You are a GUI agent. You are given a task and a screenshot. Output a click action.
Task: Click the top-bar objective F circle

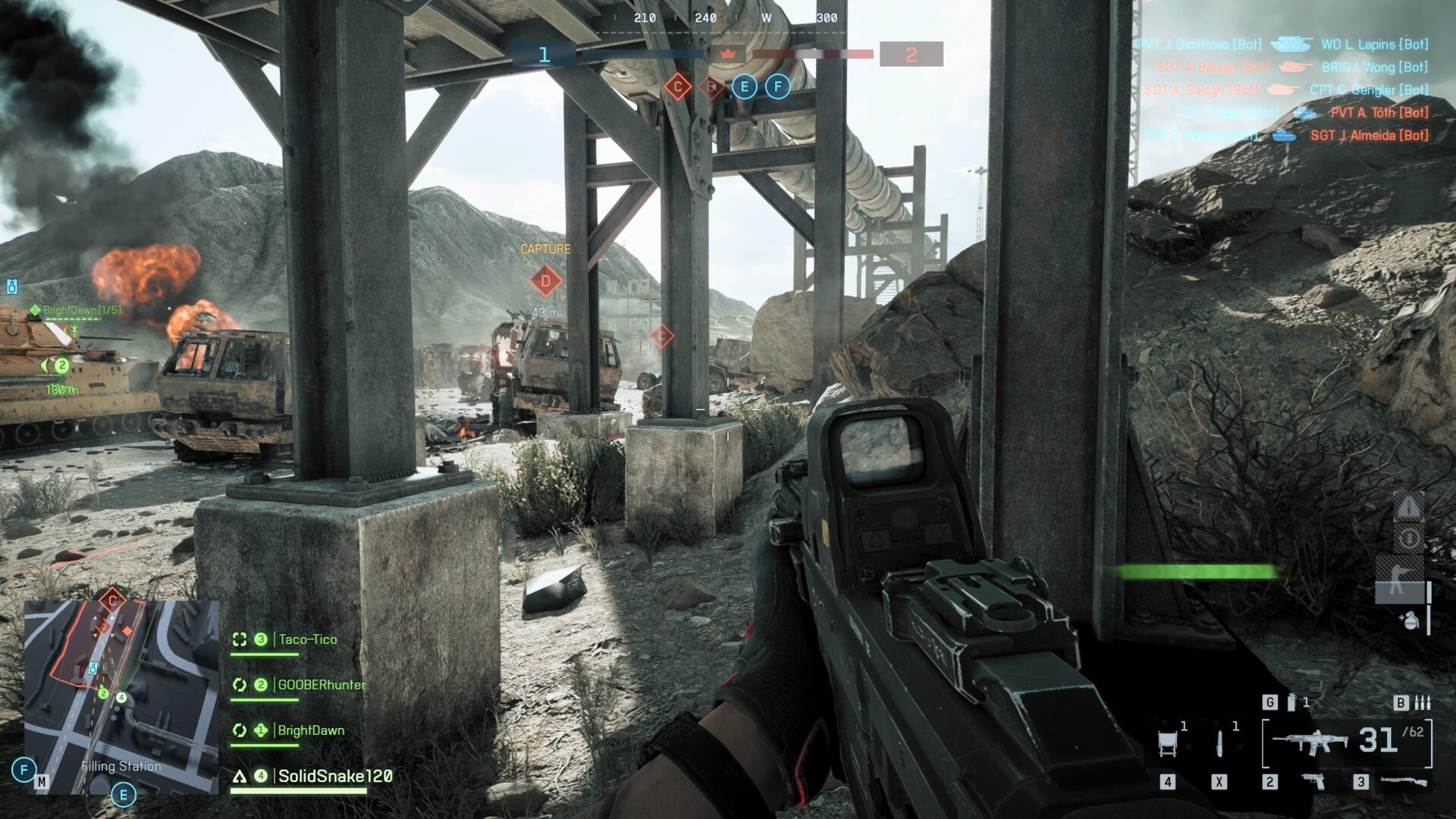[x=777, y=86]
